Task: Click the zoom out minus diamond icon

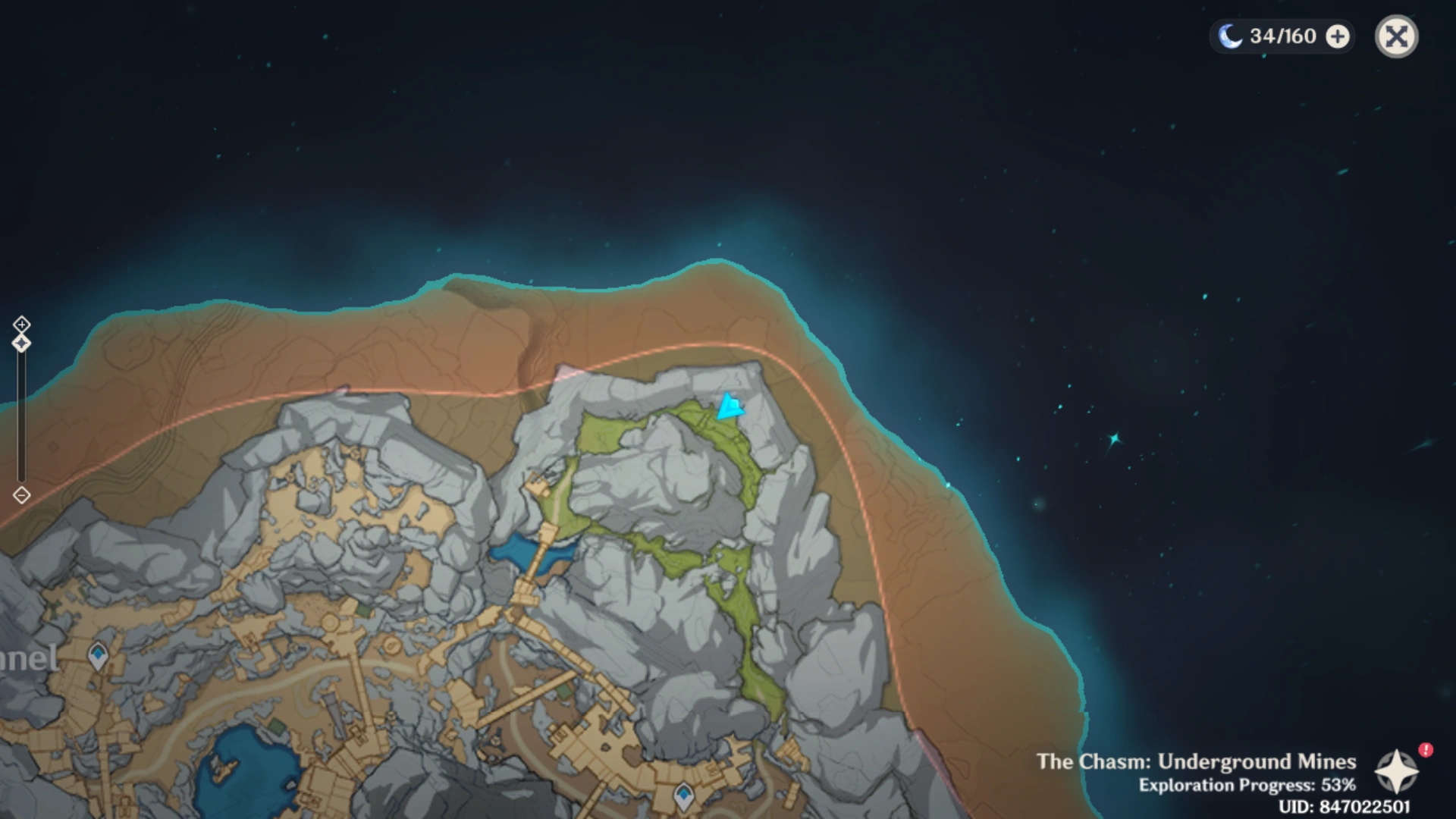Action: coord(21,494)
